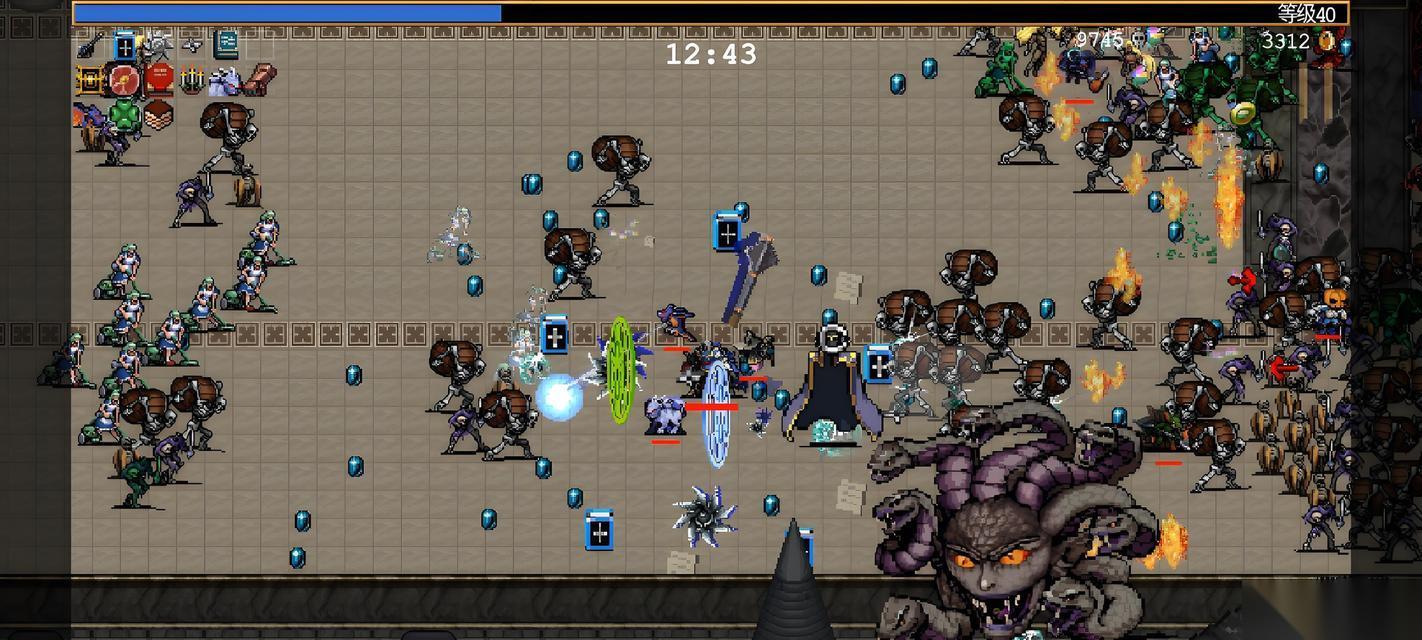Select the golden square frame item icon
The width and height of the screenshot is (1422, 640).
point(90,79)
